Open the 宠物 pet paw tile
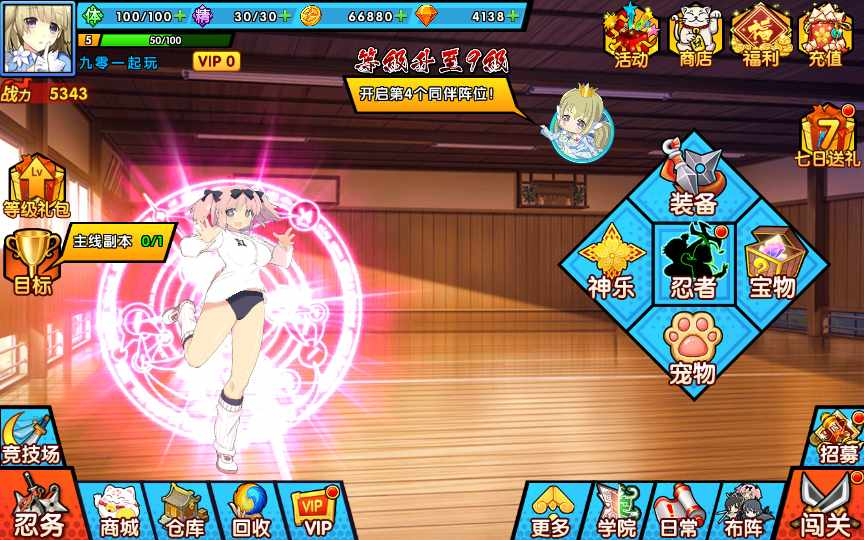The image size is (864, 540). (692, 347)
